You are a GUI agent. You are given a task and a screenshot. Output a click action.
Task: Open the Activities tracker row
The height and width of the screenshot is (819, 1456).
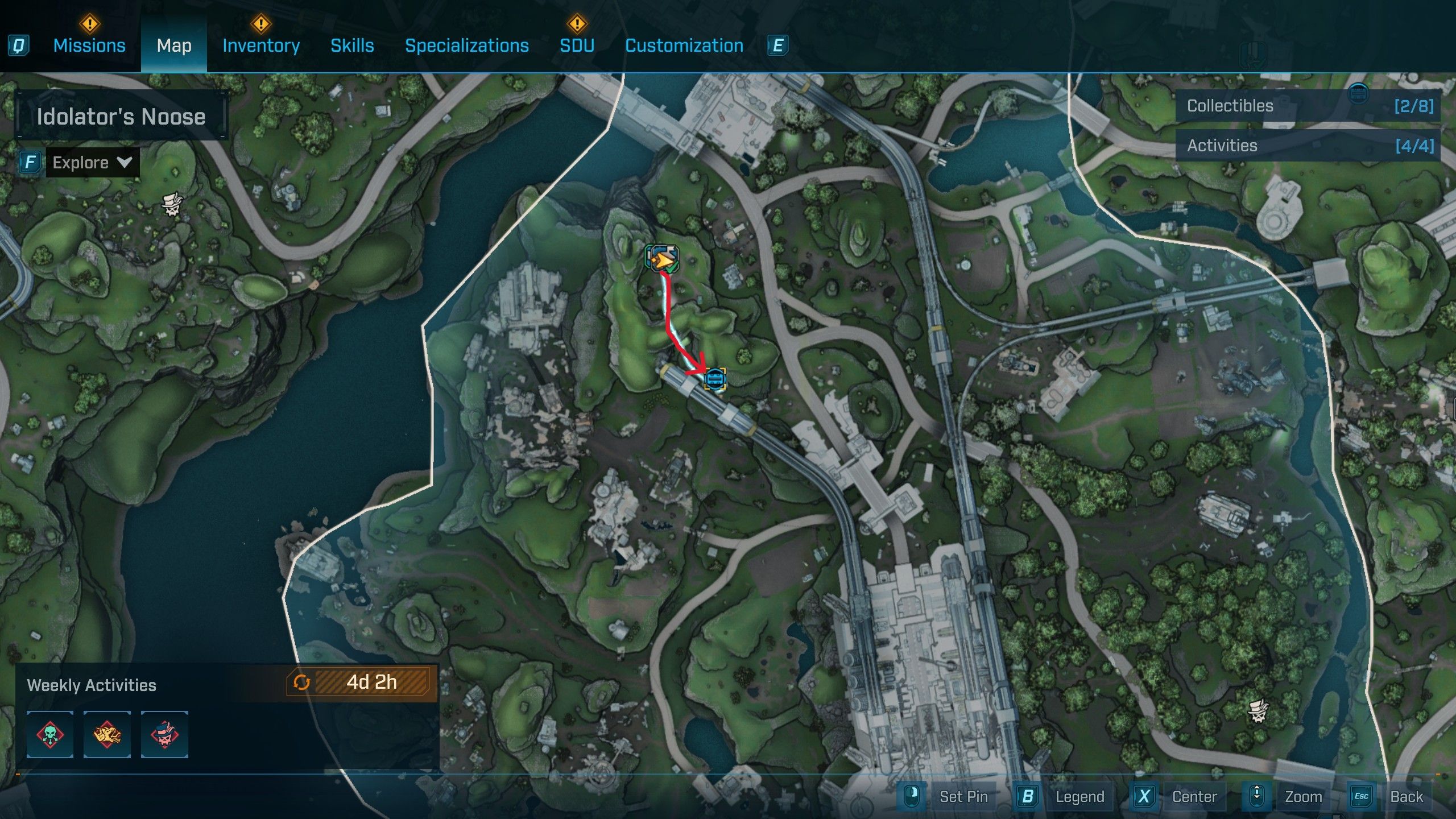point(1308,146)
